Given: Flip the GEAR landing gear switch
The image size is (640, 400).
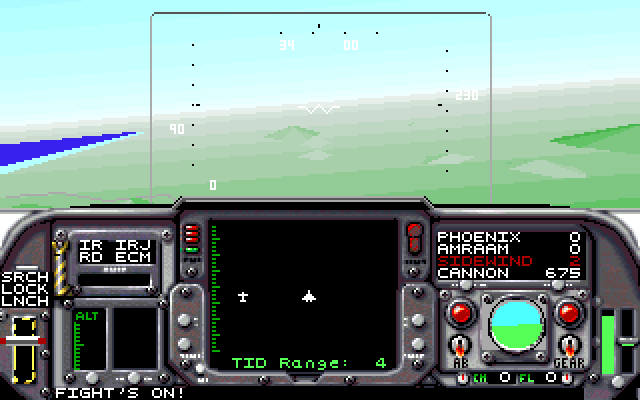Looking at the screenshot, I should point(569,348).
